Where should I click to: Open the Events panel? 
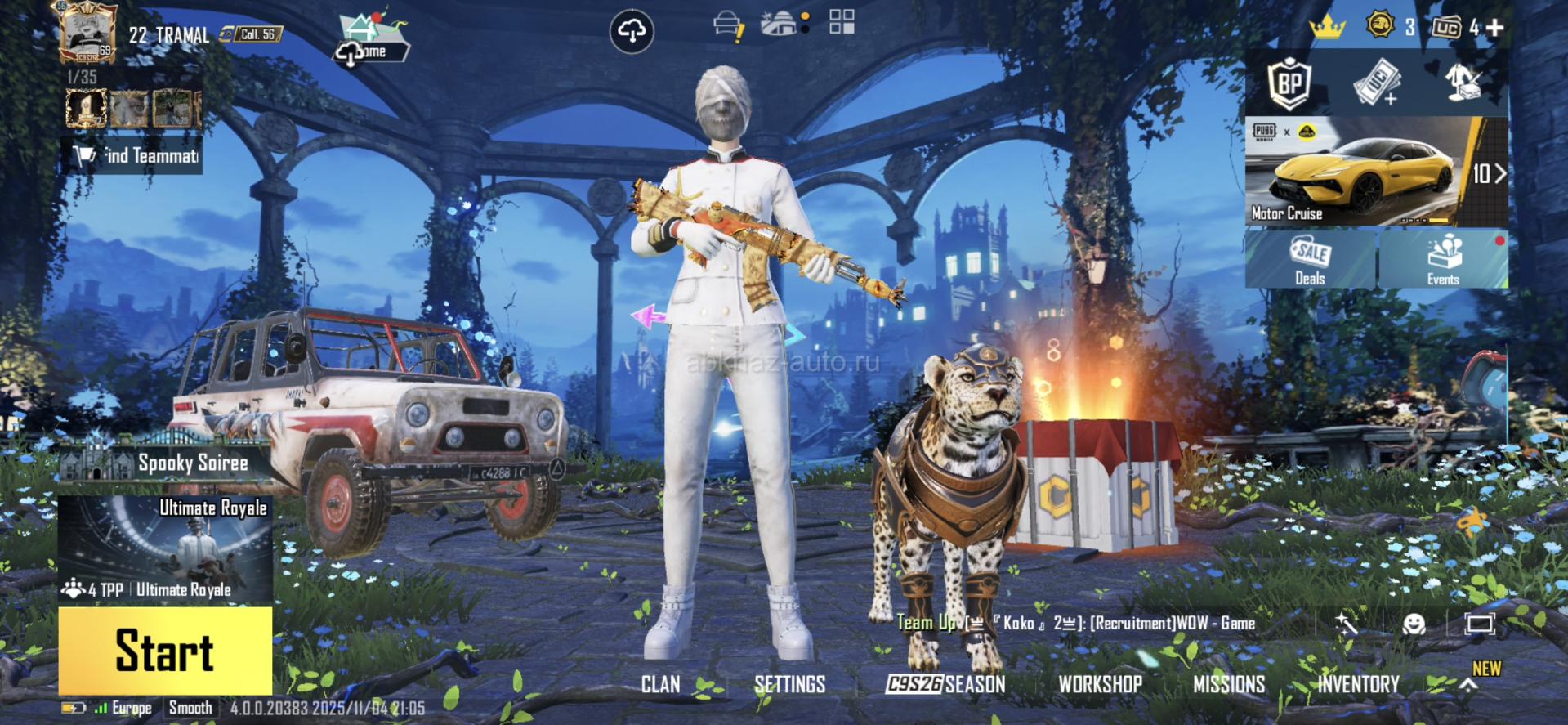pyautogui.click(x=1443, y=259)
